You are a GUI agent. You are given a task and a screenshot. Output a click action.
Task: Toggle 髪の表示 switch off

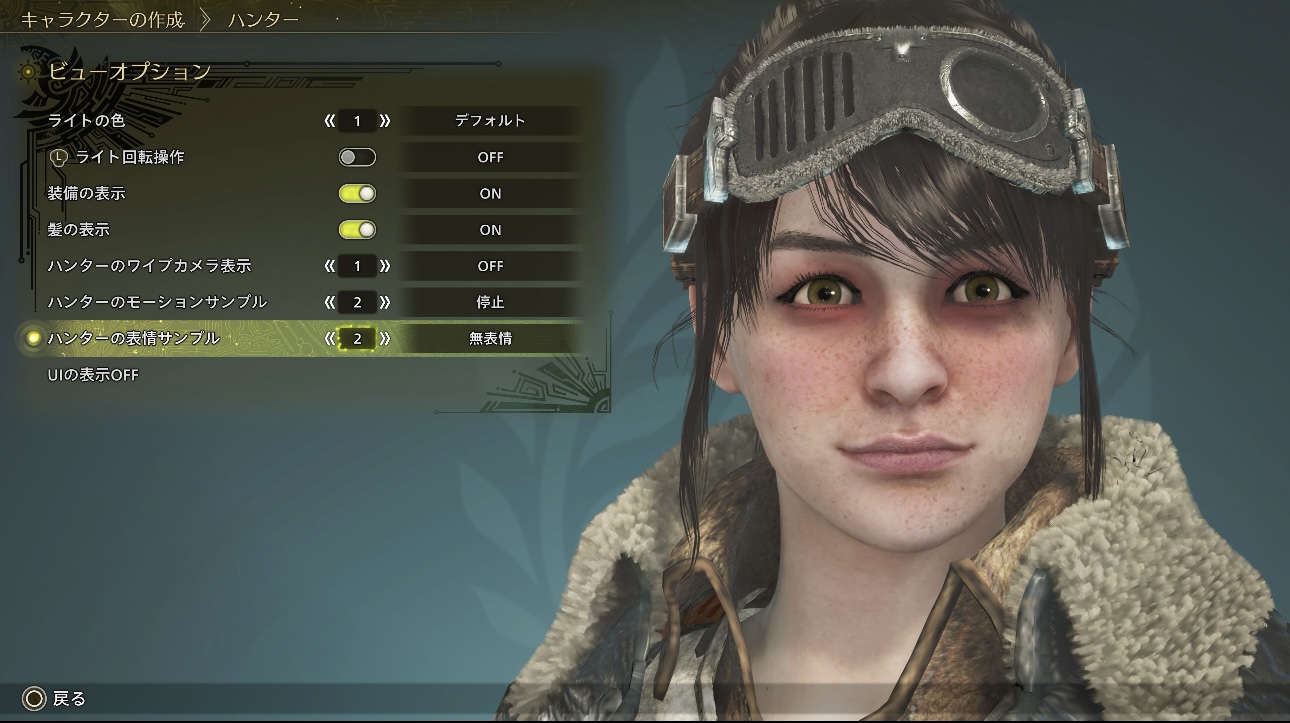[x=357, y=230]
